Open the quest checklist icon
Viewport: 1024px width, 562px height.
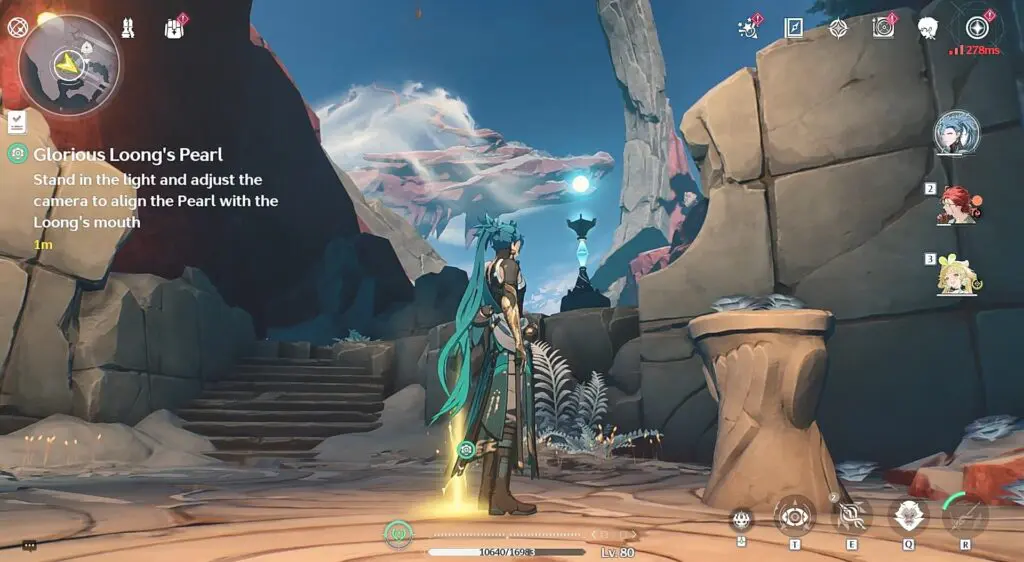click(17, 122)
